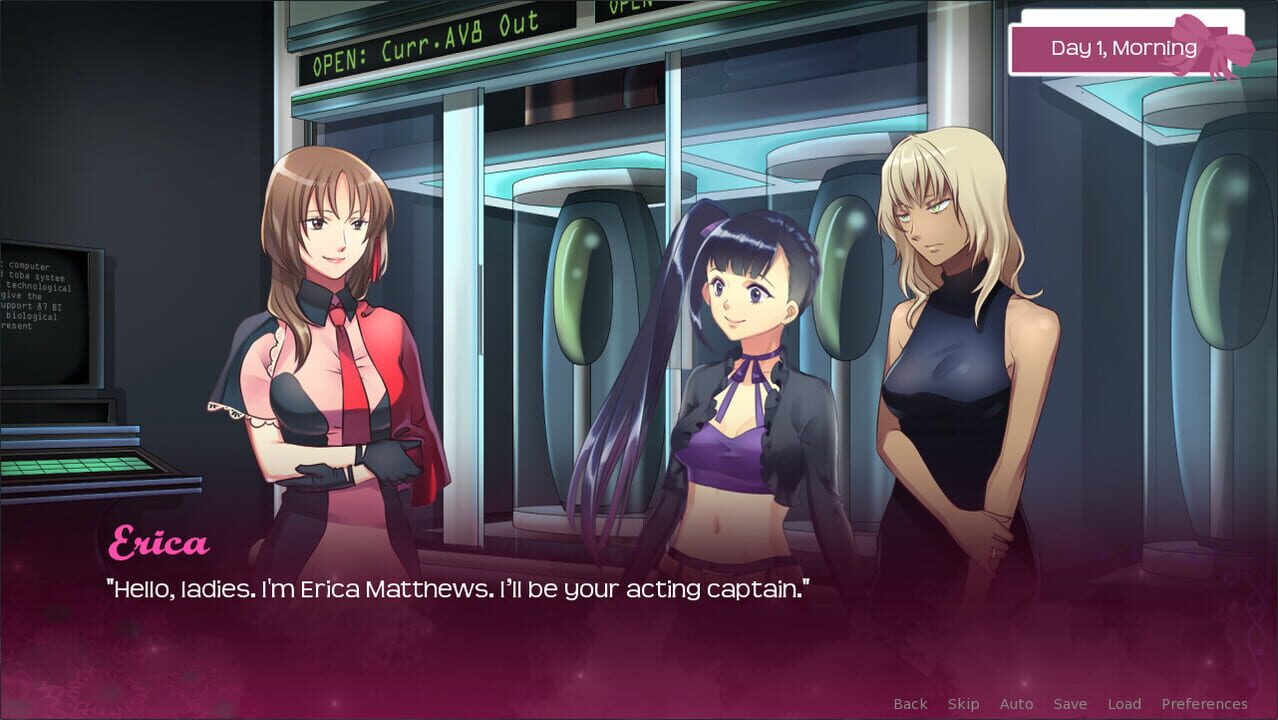Viewport: 1278px width, 720px height.
Task: Skip ahead through the dialogue
Action: click(963, 704)
